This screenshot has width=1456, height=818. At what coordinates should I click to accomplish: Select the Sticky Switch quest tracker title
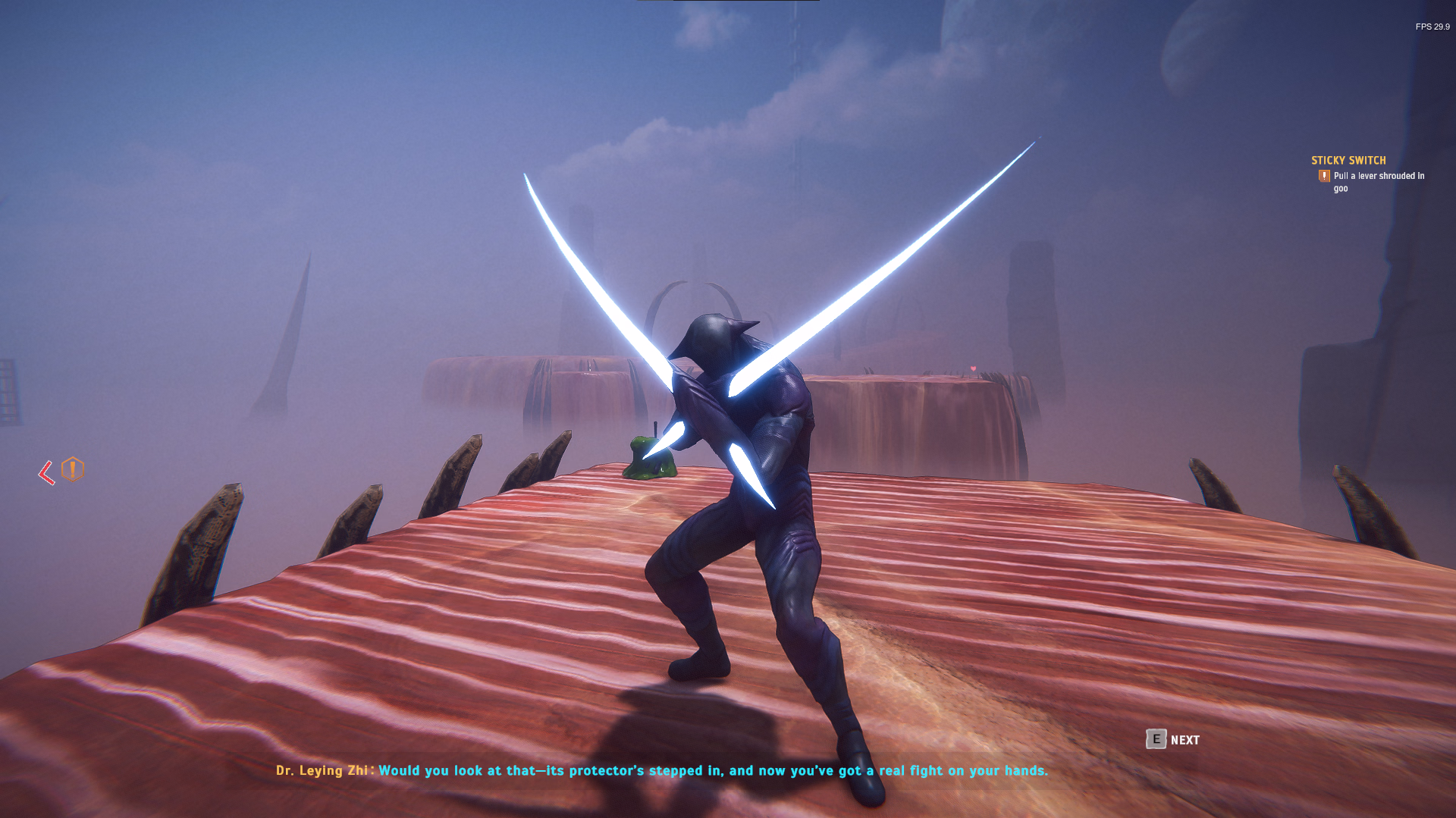click(x=1348, y=160)
